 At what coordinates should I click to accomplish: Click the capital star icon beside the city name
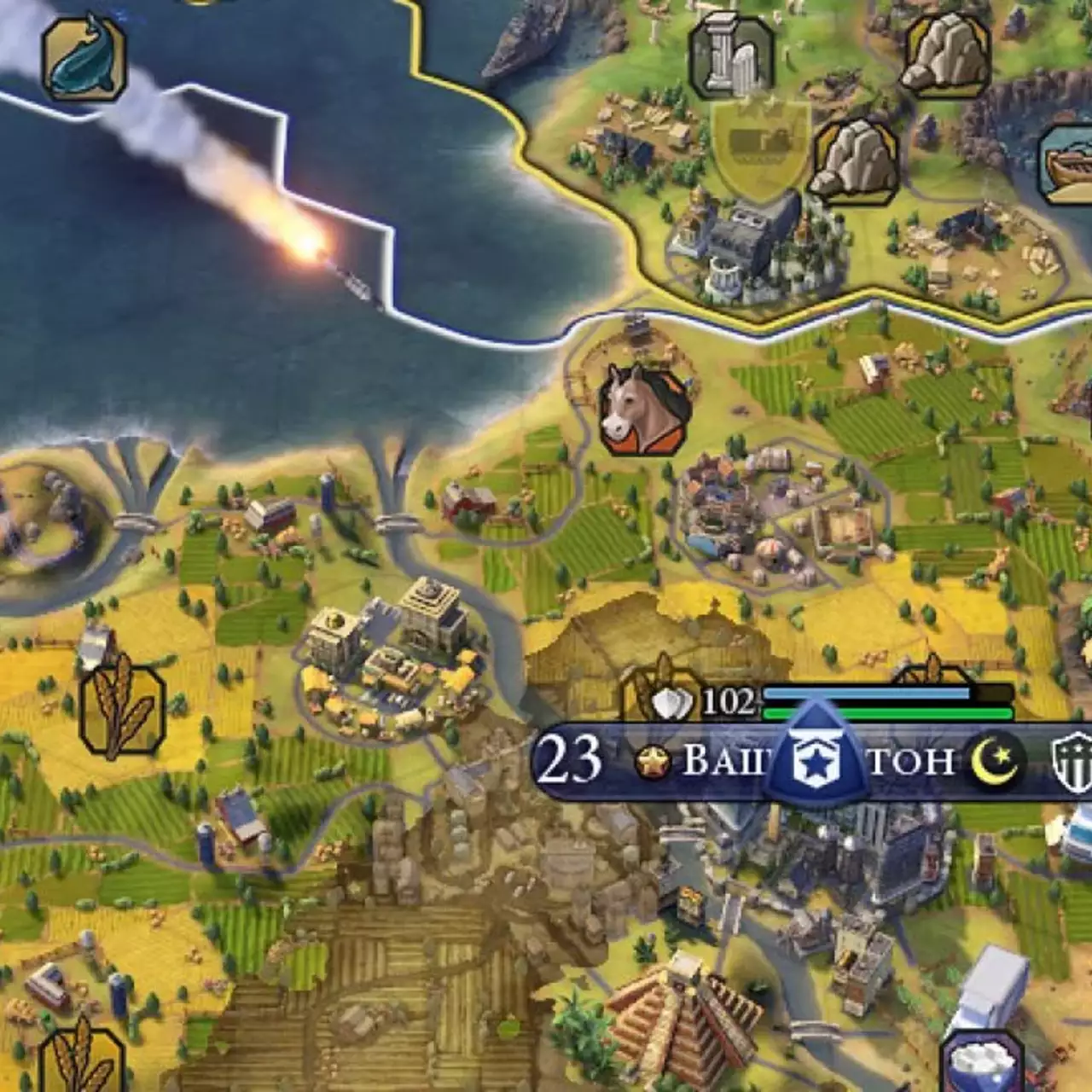(653, 758)
